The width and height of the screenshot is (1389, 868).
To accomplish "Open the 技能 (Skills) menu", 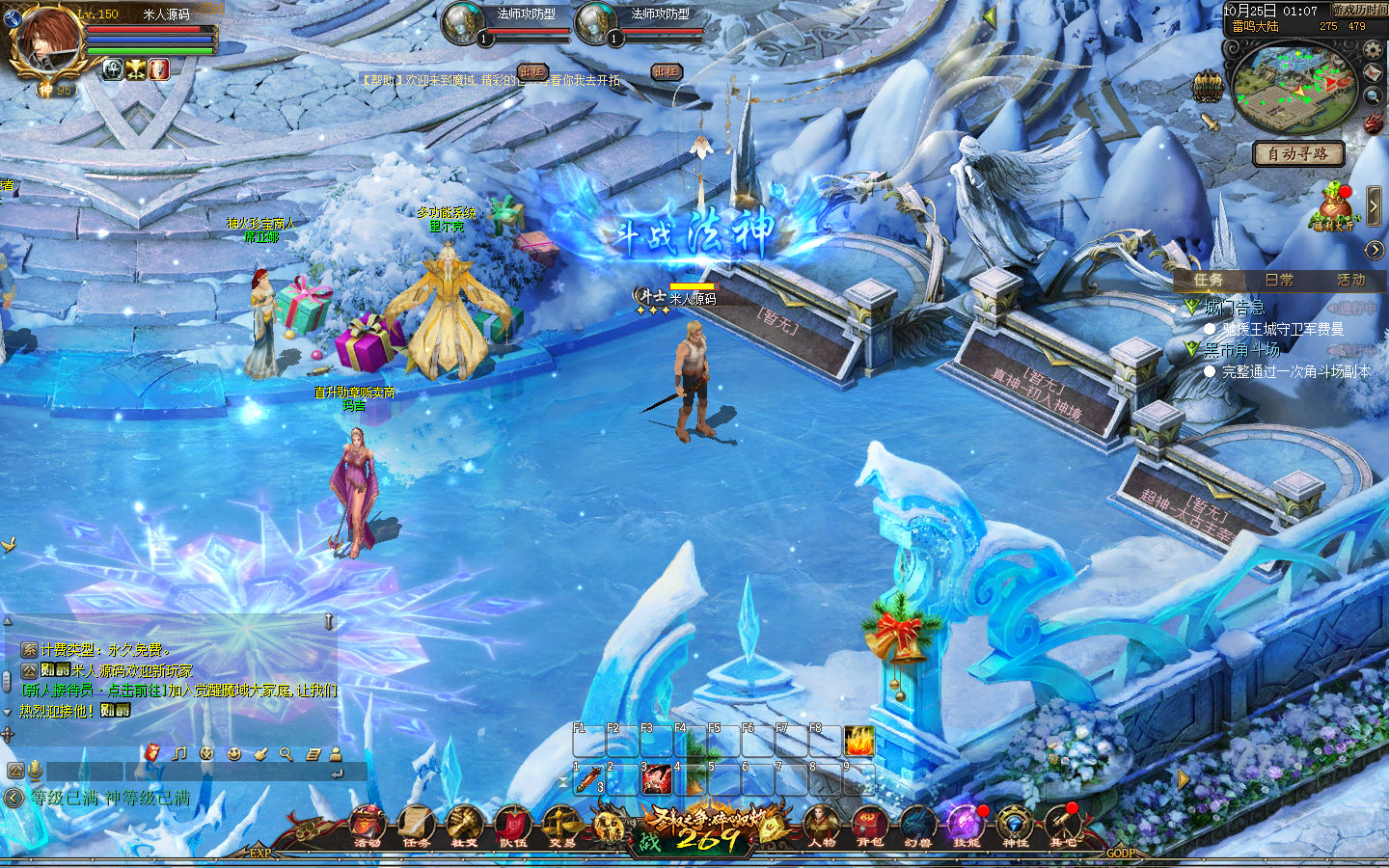I will point(966,827).
